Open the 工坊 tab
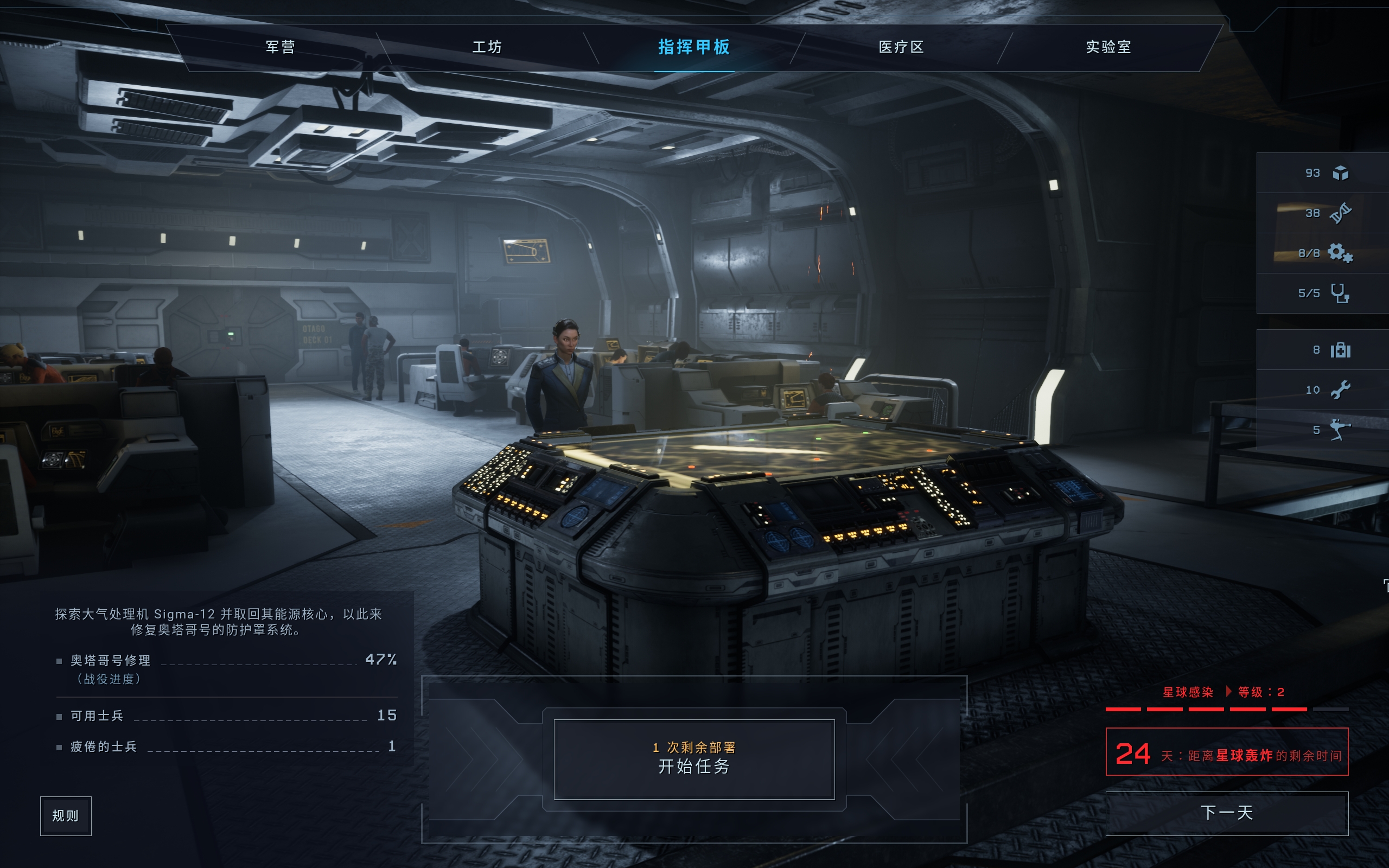This screenshot has height=868, width=1389. tap(487, 47)
